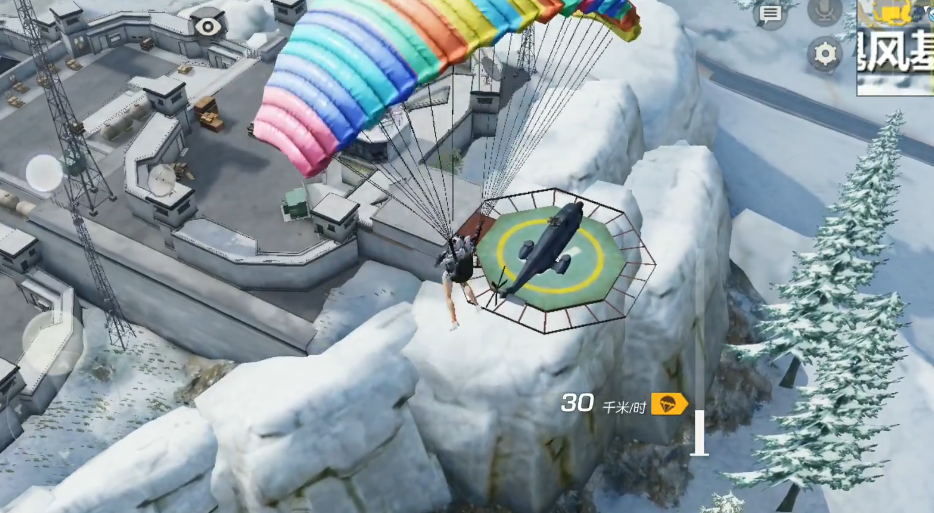
Task: Open the chat message bubble
Action: click(770, 13)
